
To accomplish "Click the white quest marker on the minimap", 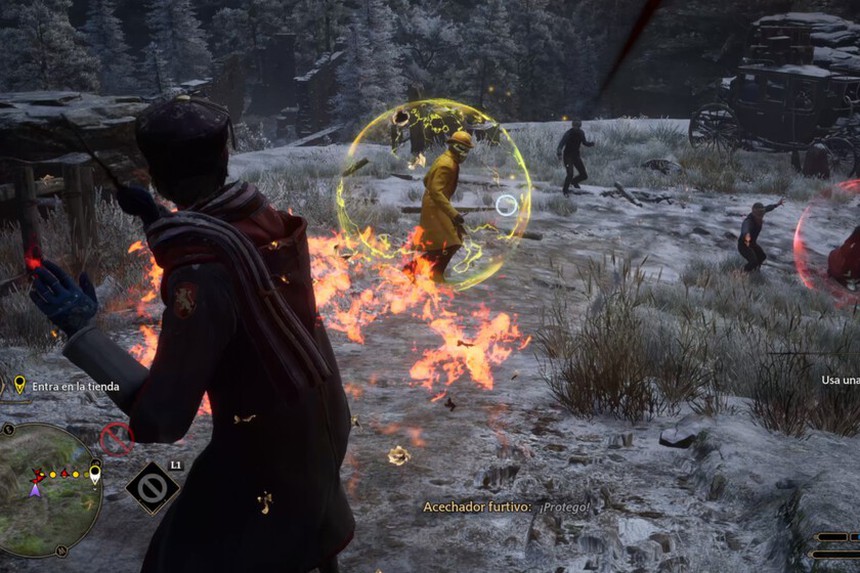I will 95,474.
